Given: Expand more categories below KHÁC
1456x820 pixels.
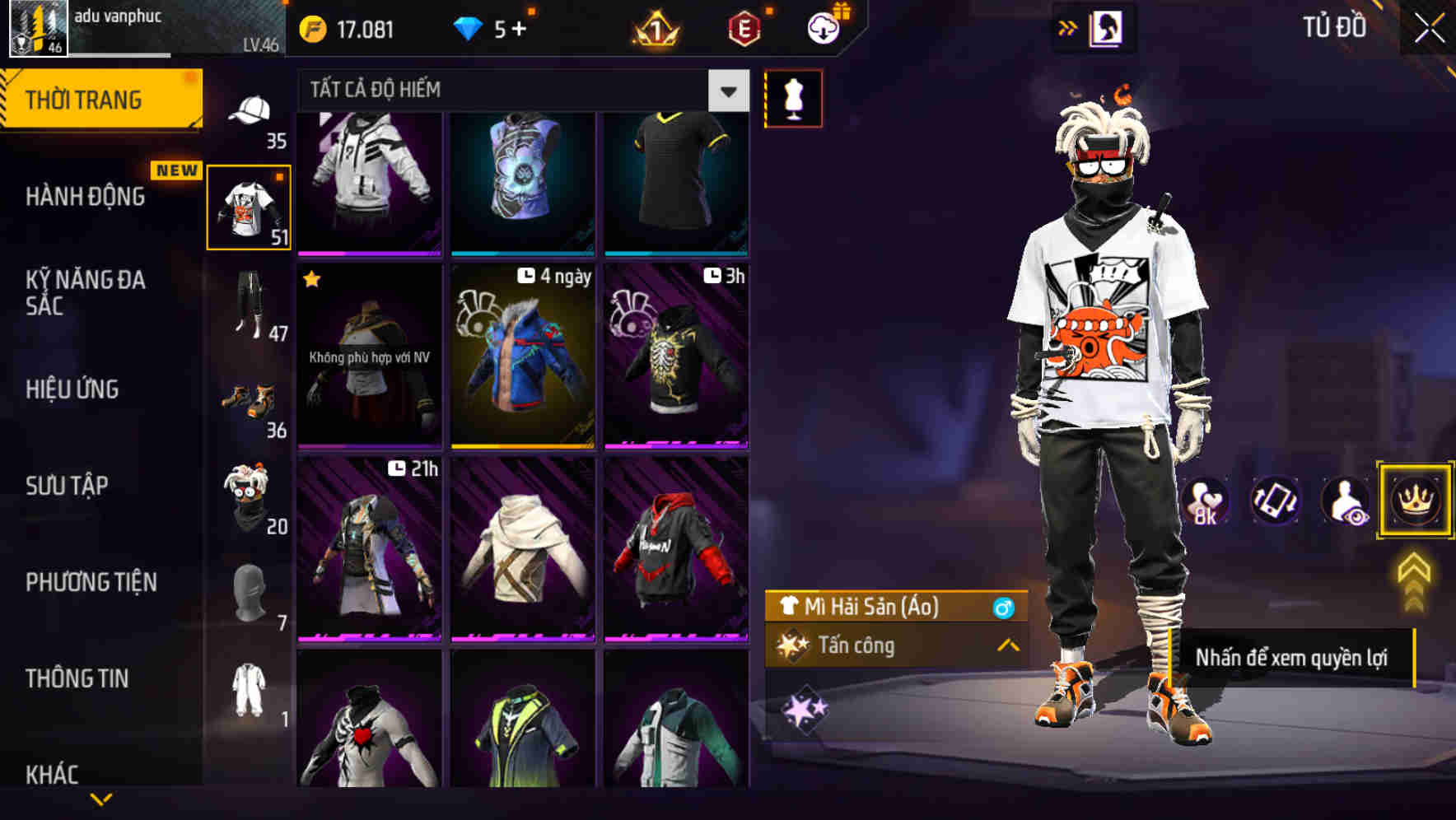Looking at the screenshot, I should point(101,800).
